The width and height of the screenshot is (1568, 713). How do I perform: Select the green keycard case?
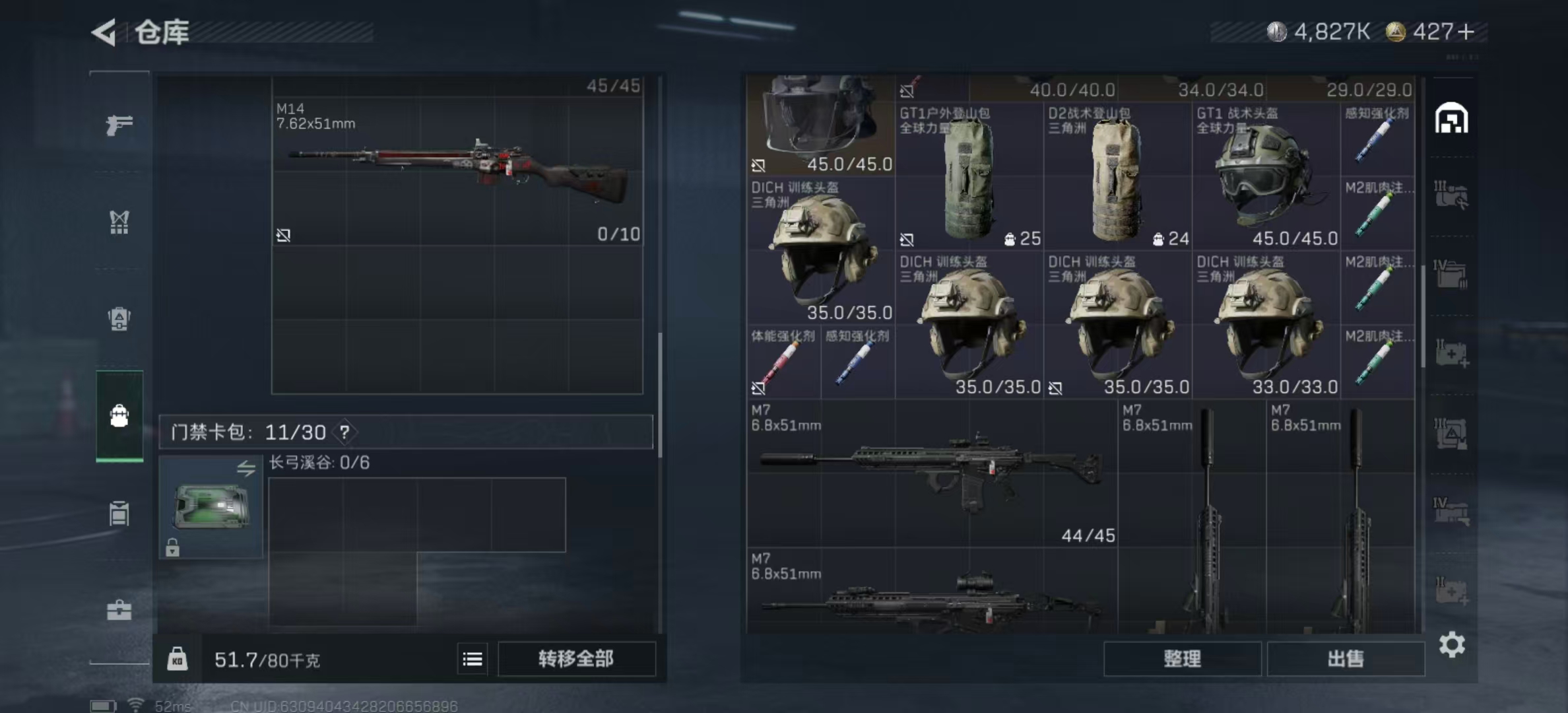(x=211, y=506)
